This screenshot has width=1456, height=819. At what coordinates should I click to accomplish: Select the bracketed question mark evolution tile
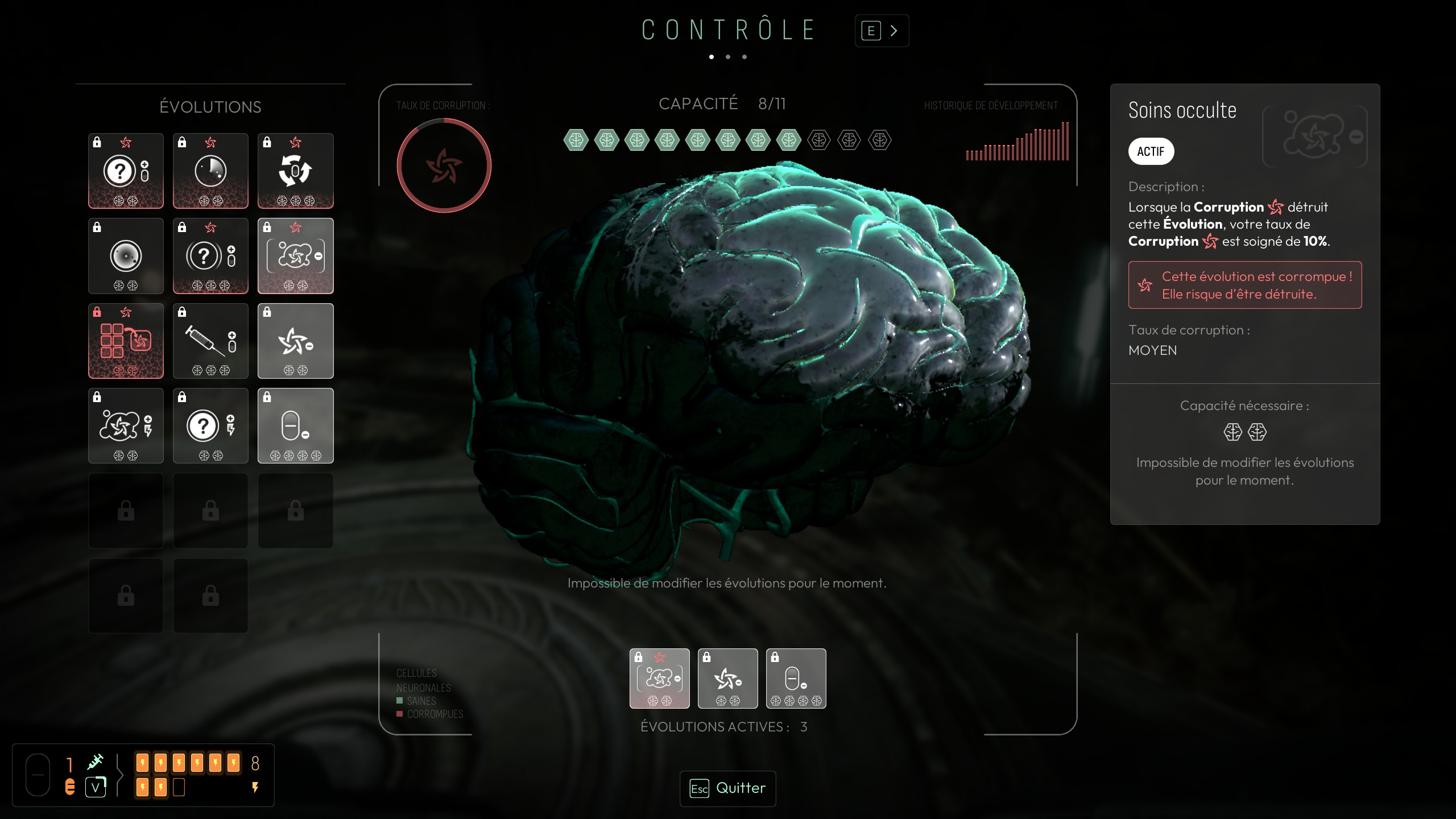(x=210, y=256)
